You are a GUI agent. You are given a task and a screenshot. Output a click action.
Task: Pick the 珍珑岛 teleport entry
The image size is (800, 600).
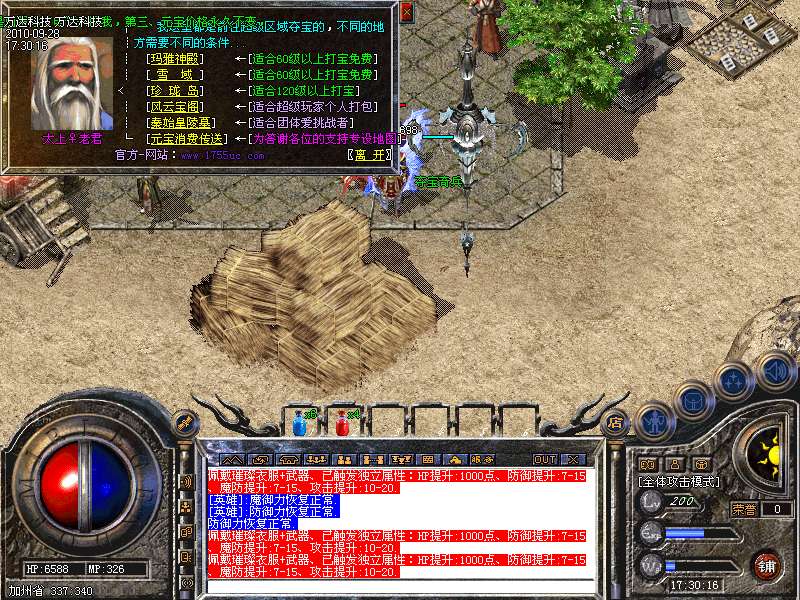pyautogui.click(x=174, y=91)
